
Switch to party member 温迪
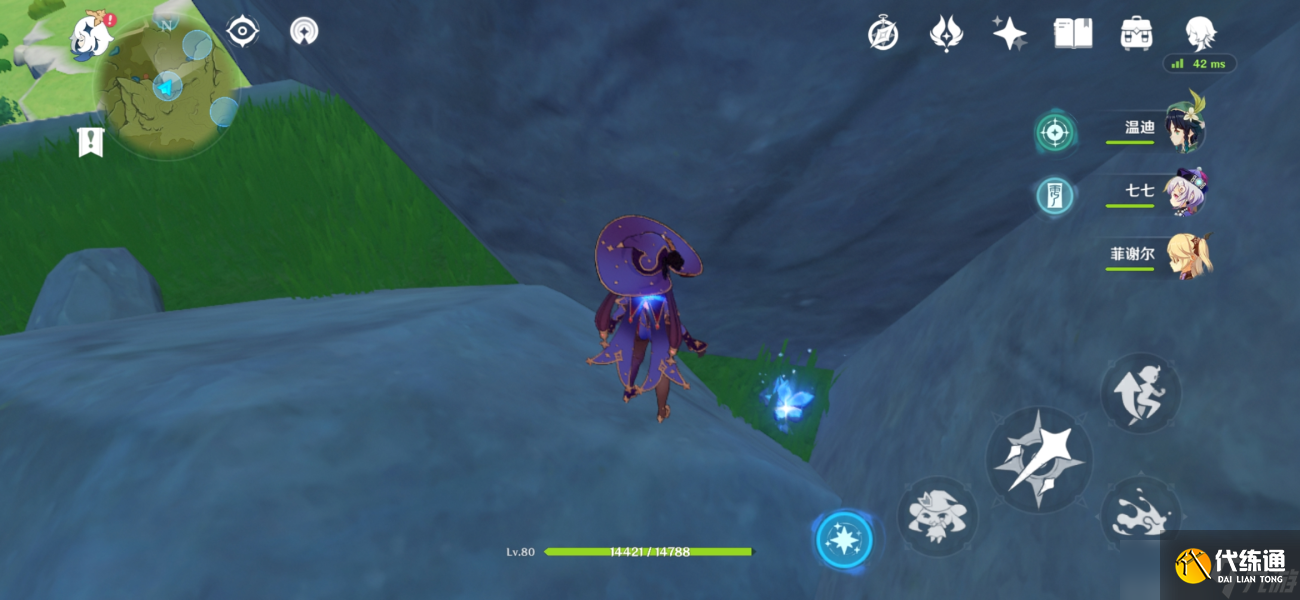click(1160, 130)
